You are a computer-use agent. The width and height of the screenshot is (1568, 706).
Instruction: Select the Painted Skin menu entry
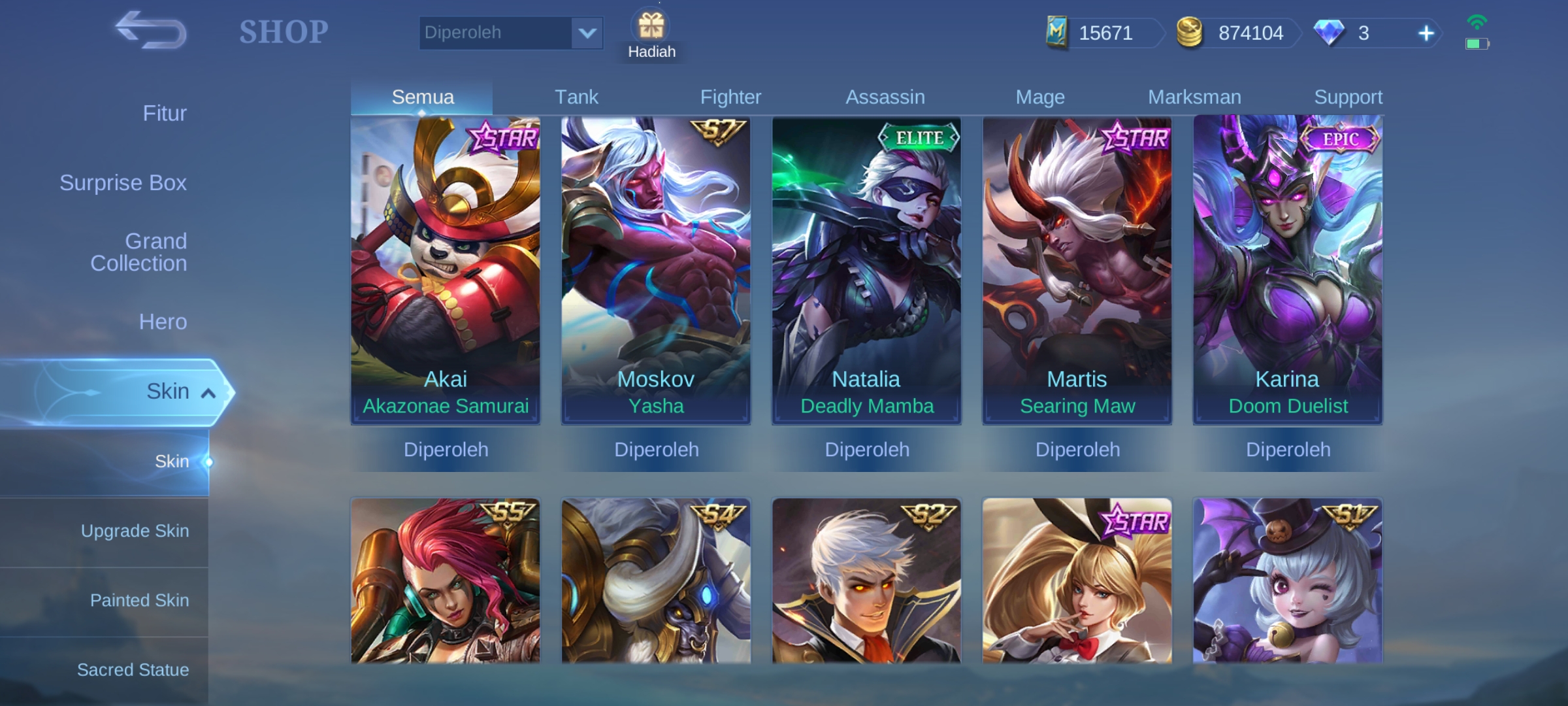coord(139,599)
